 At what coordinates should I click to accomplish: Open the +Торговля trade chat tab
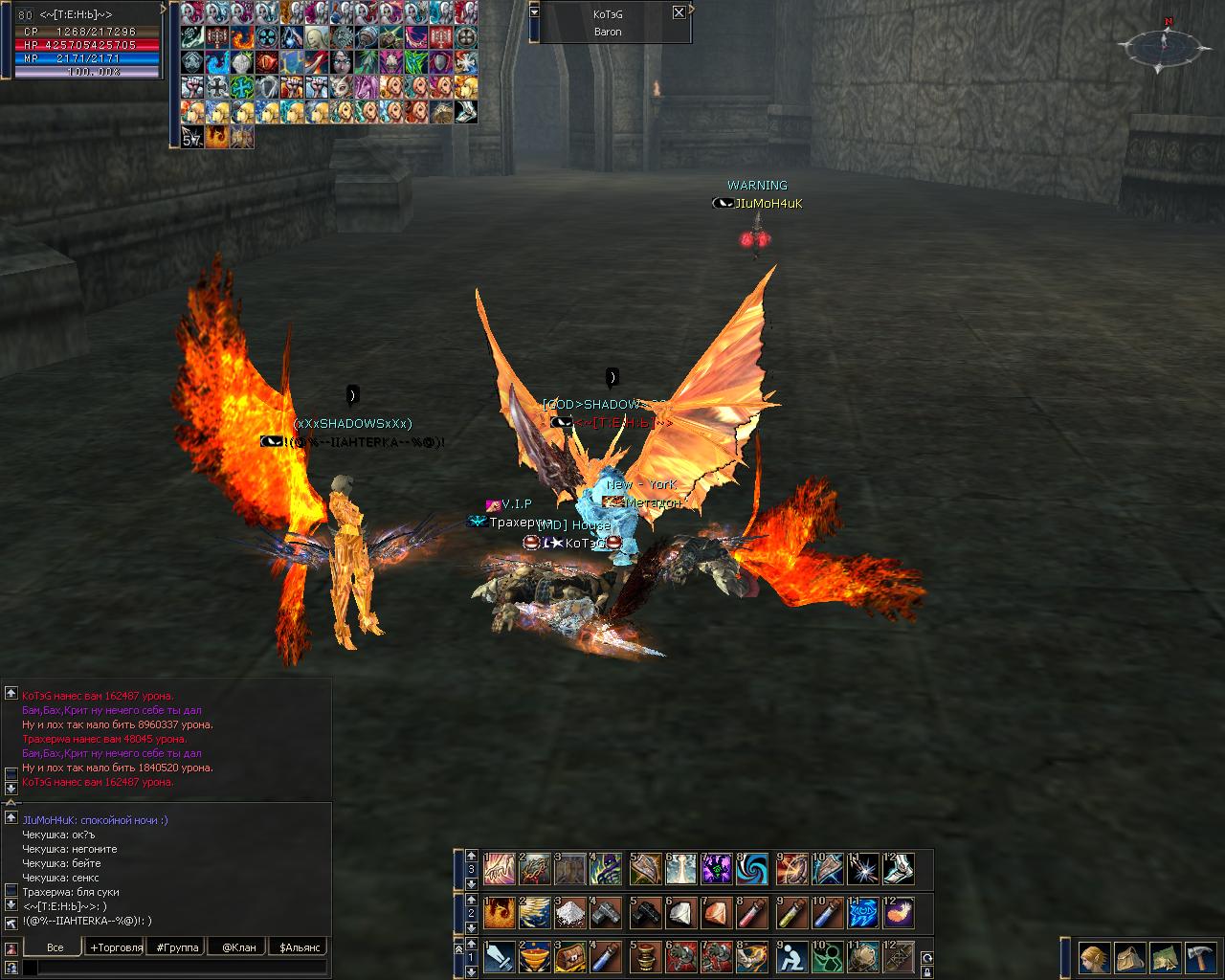point(116,947)
